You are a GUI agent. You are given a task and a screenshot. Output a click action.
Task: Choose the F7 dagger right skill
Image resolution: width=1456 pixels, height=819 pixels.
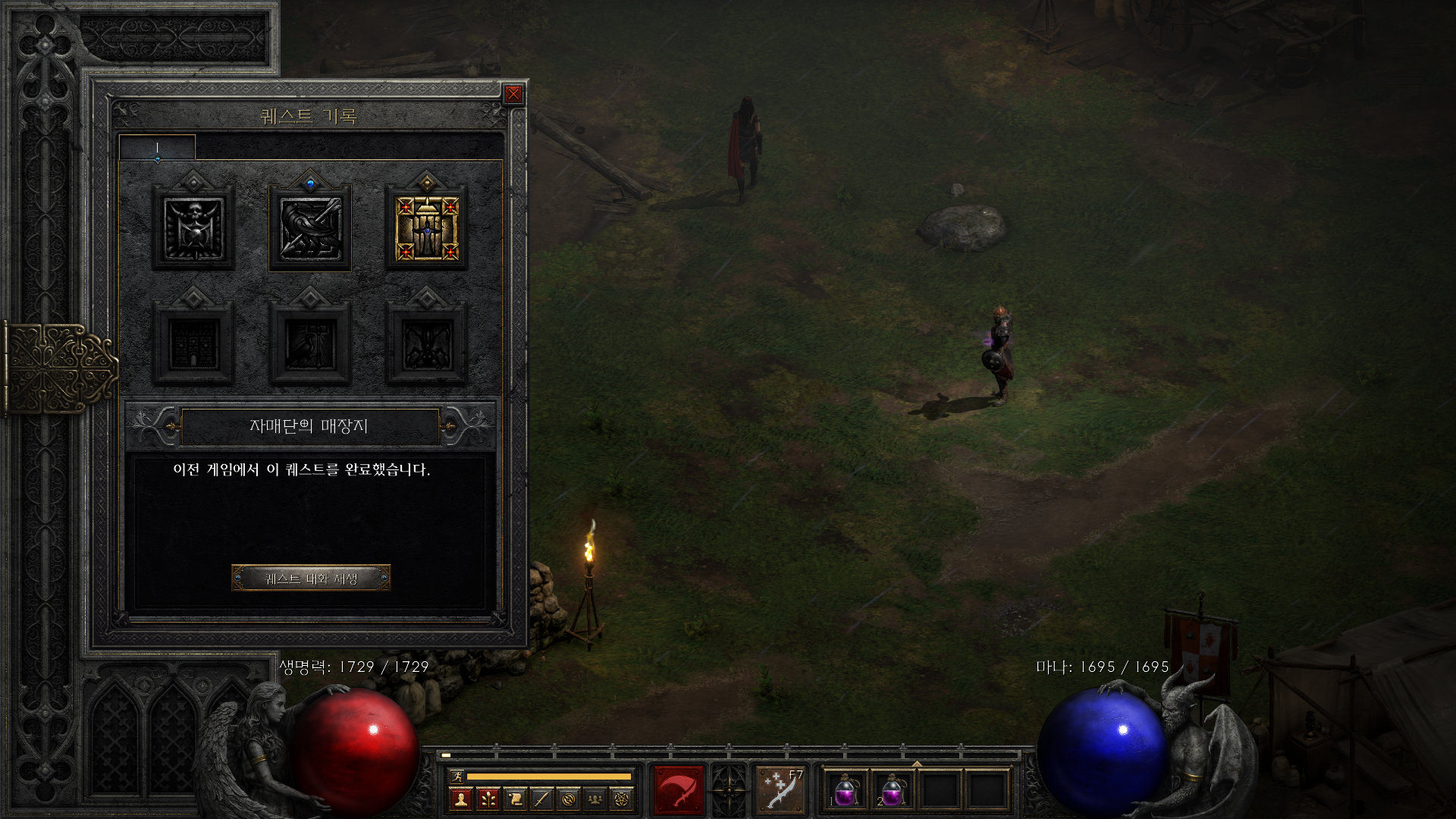780,790
